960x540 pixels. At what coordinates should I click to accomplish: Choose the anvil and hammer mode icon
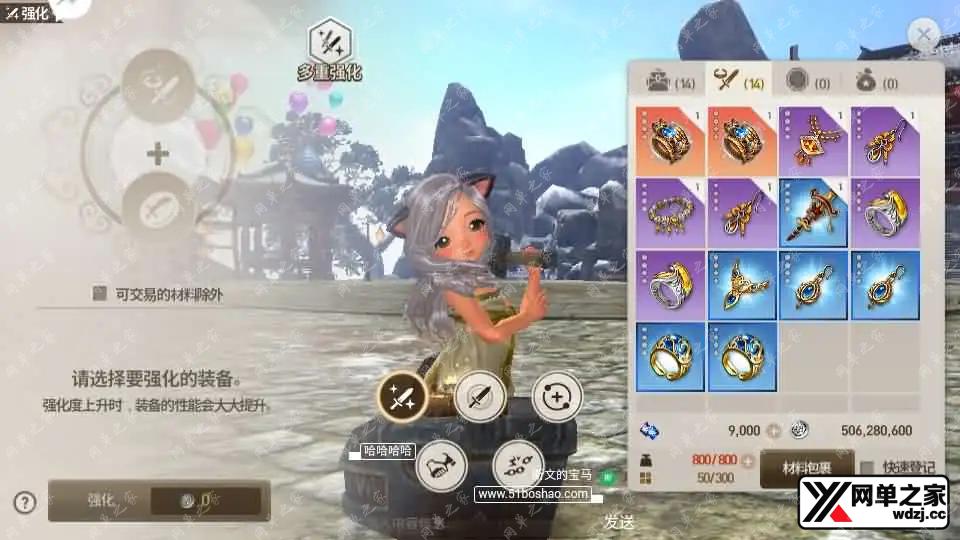[441, 465]
